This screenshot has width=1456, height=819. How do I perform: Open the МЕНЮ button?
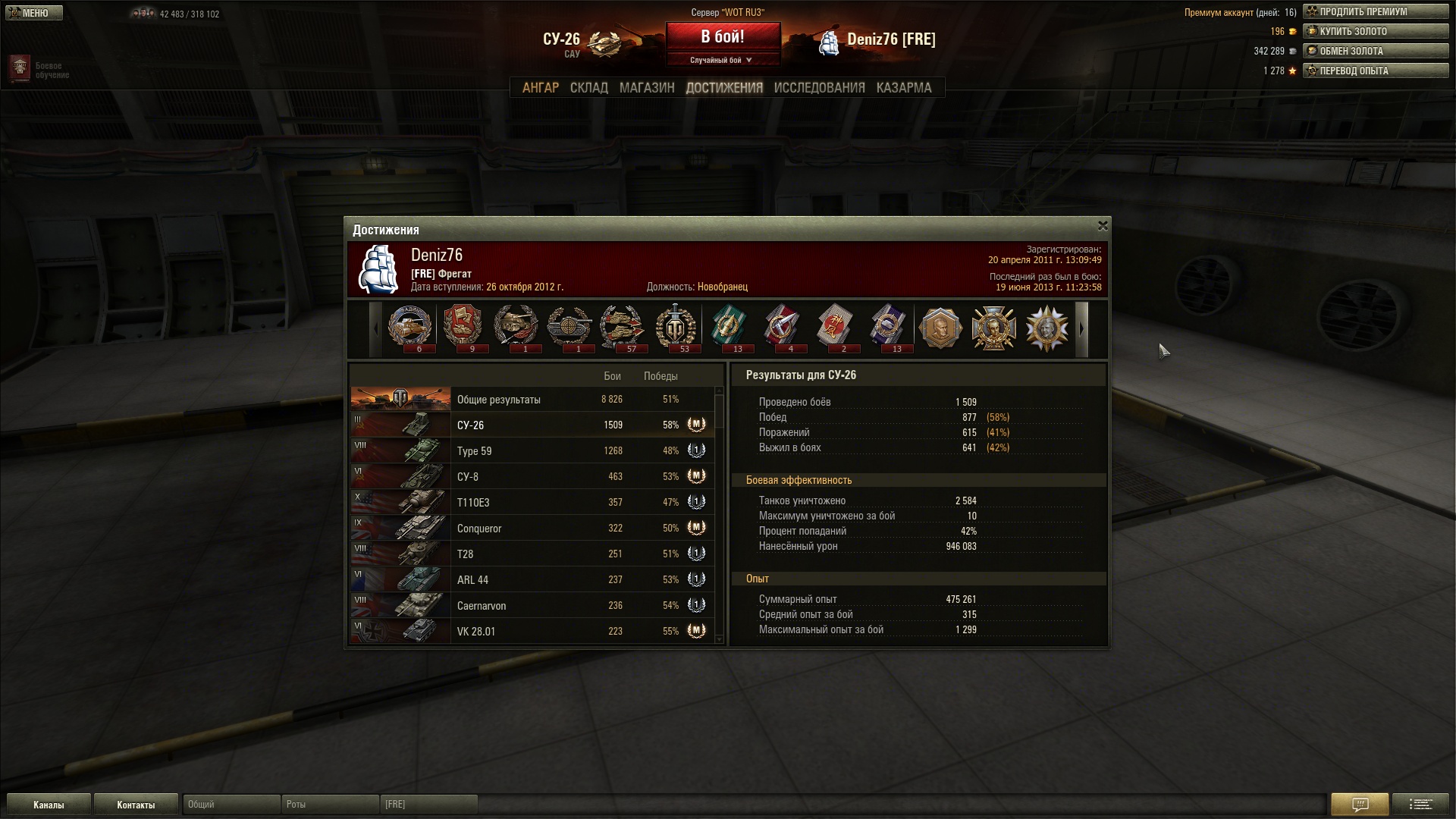(34, 13)
